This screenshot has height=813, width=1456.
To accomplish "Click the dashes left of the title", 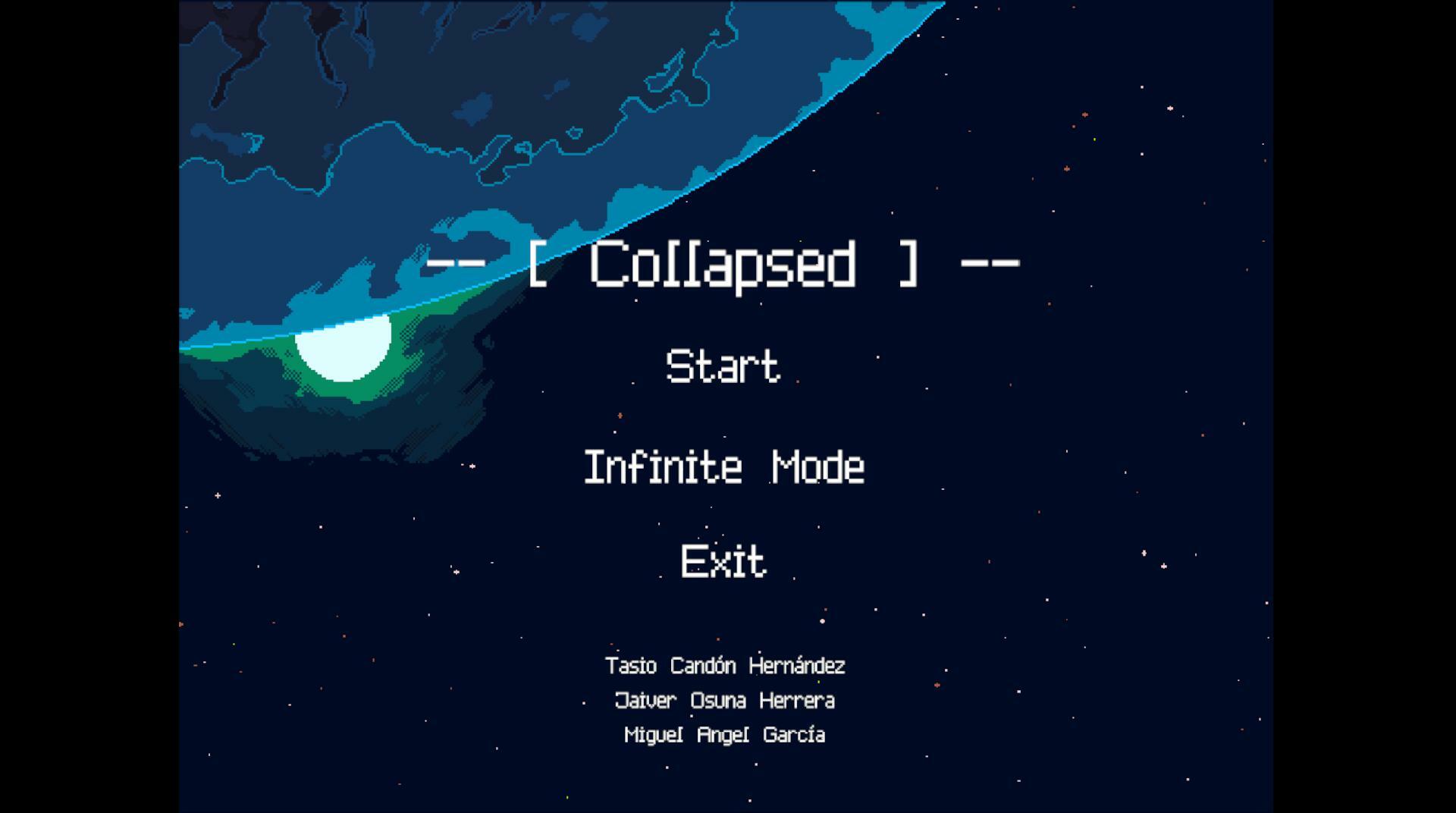I will 455,264.
